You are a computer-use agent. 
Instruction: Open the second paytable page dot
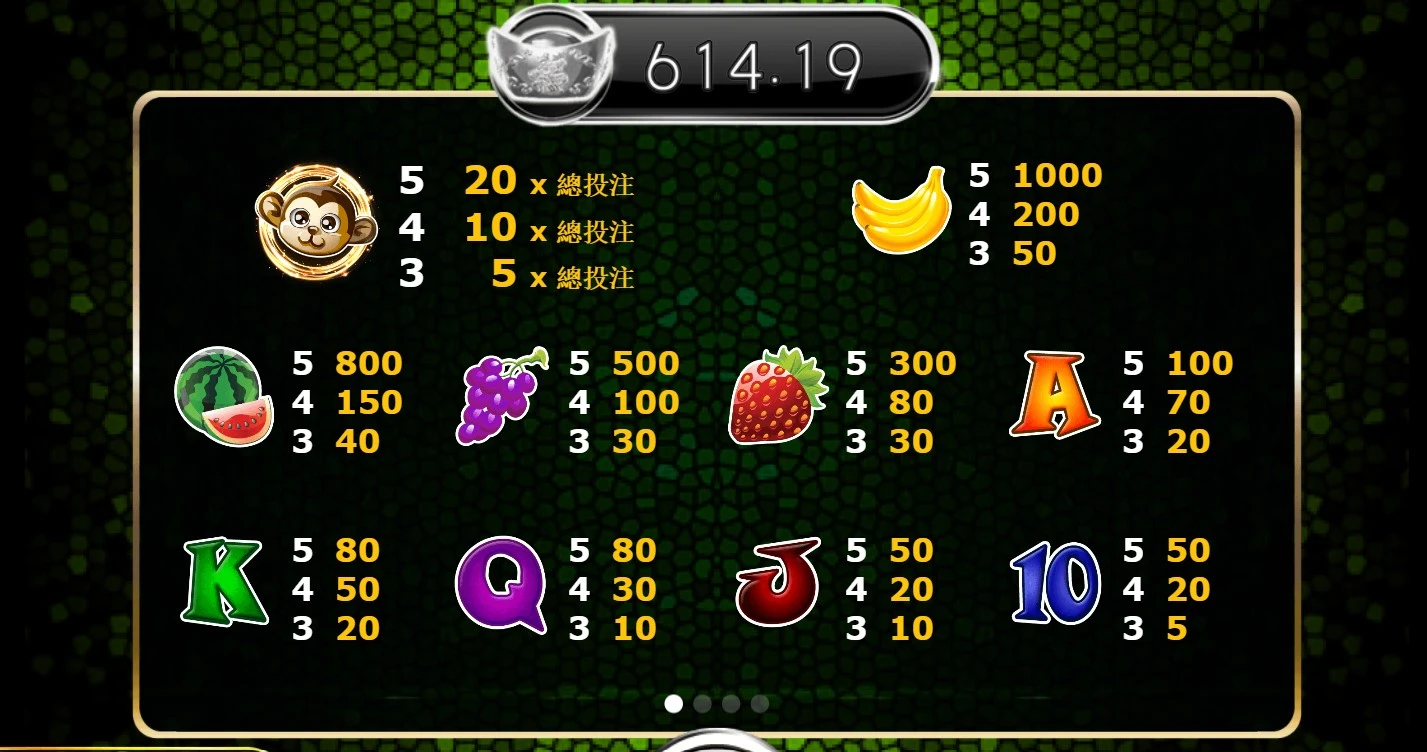point(702,704)
